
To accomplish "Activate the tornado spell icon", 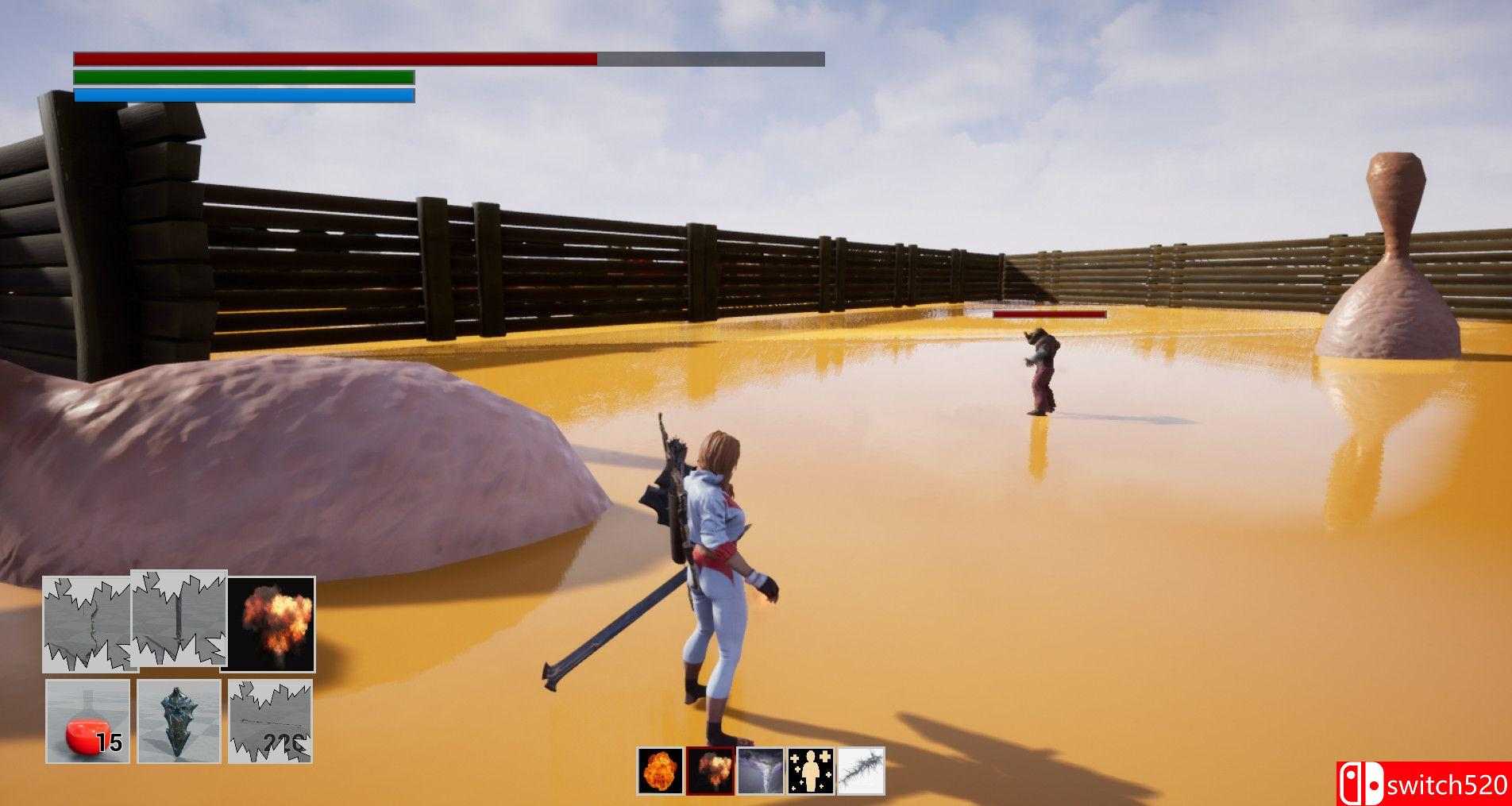I will pos(761,771).
